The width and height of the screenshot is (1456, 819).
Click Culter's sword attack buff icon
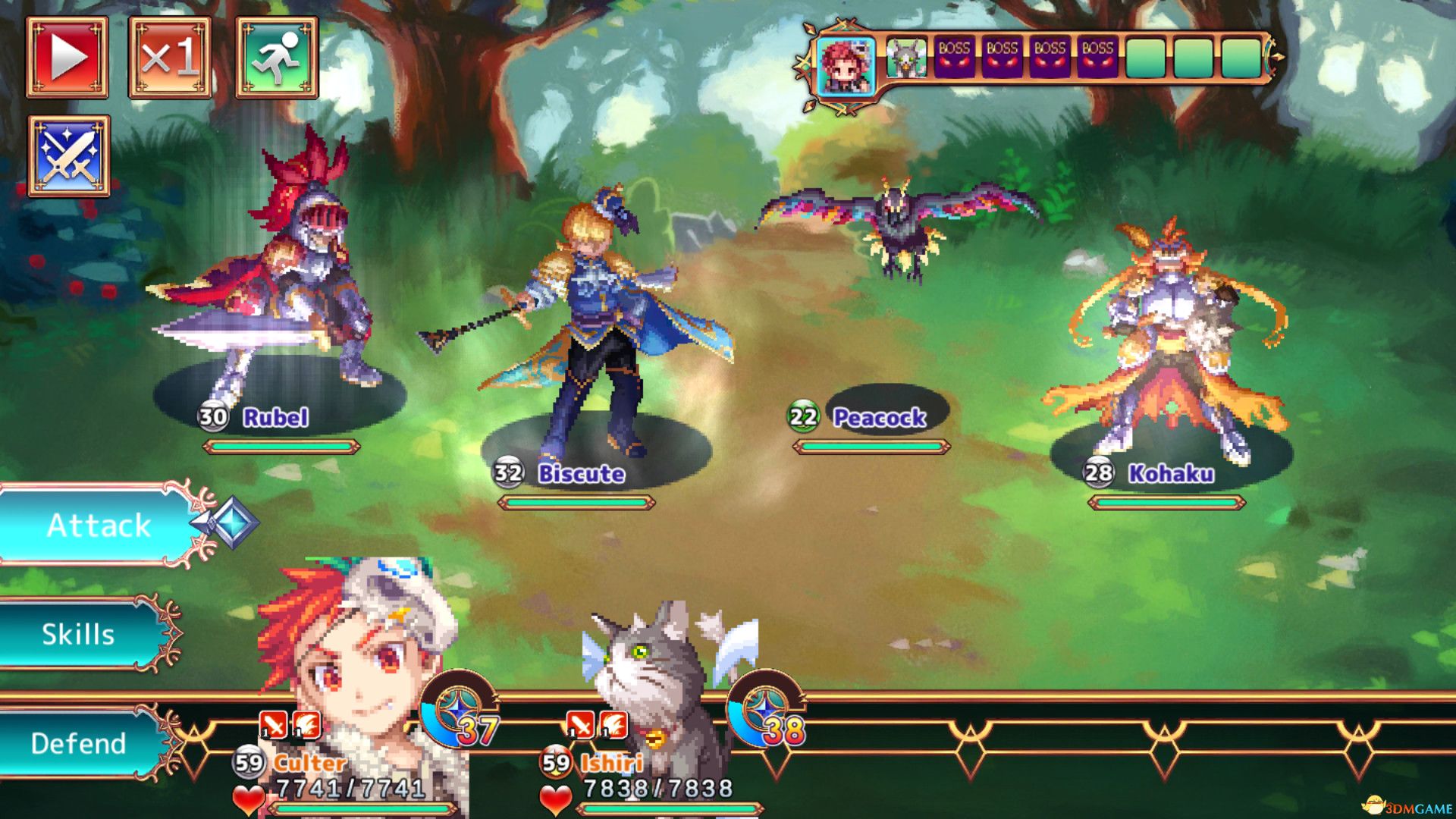[273, 725]
